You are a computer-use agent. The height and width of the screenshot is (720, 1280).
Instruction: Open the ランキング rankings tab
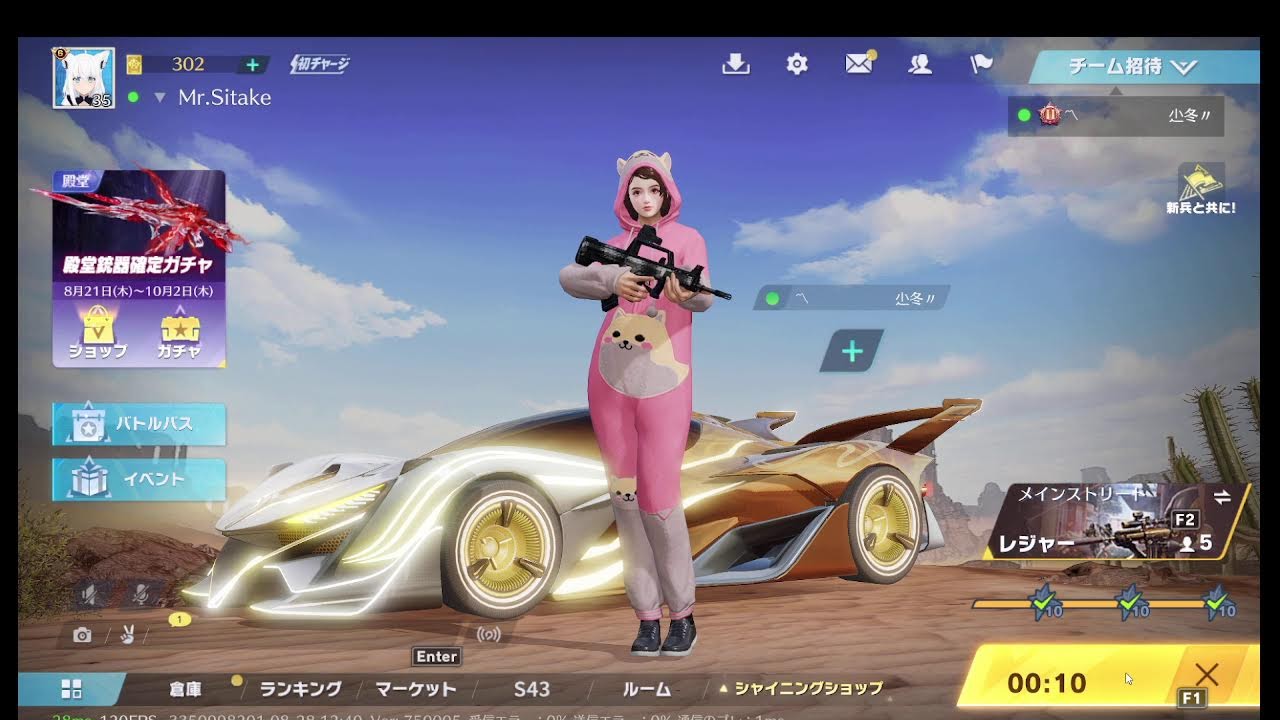click(x=300, y=689)
